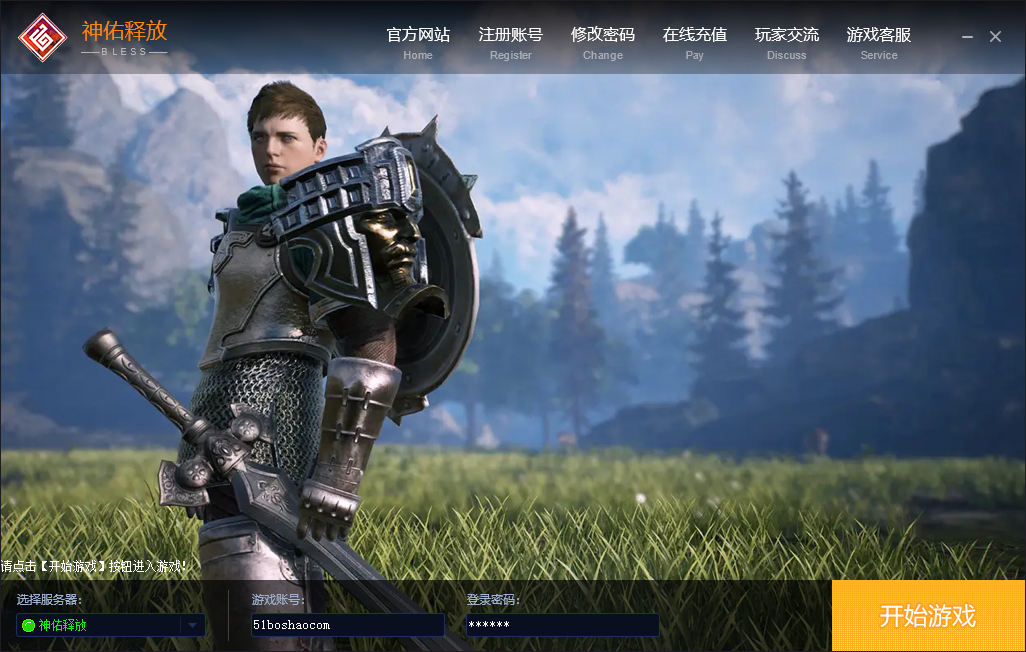Open 玩家交流 Discuss link

[786, 42]
